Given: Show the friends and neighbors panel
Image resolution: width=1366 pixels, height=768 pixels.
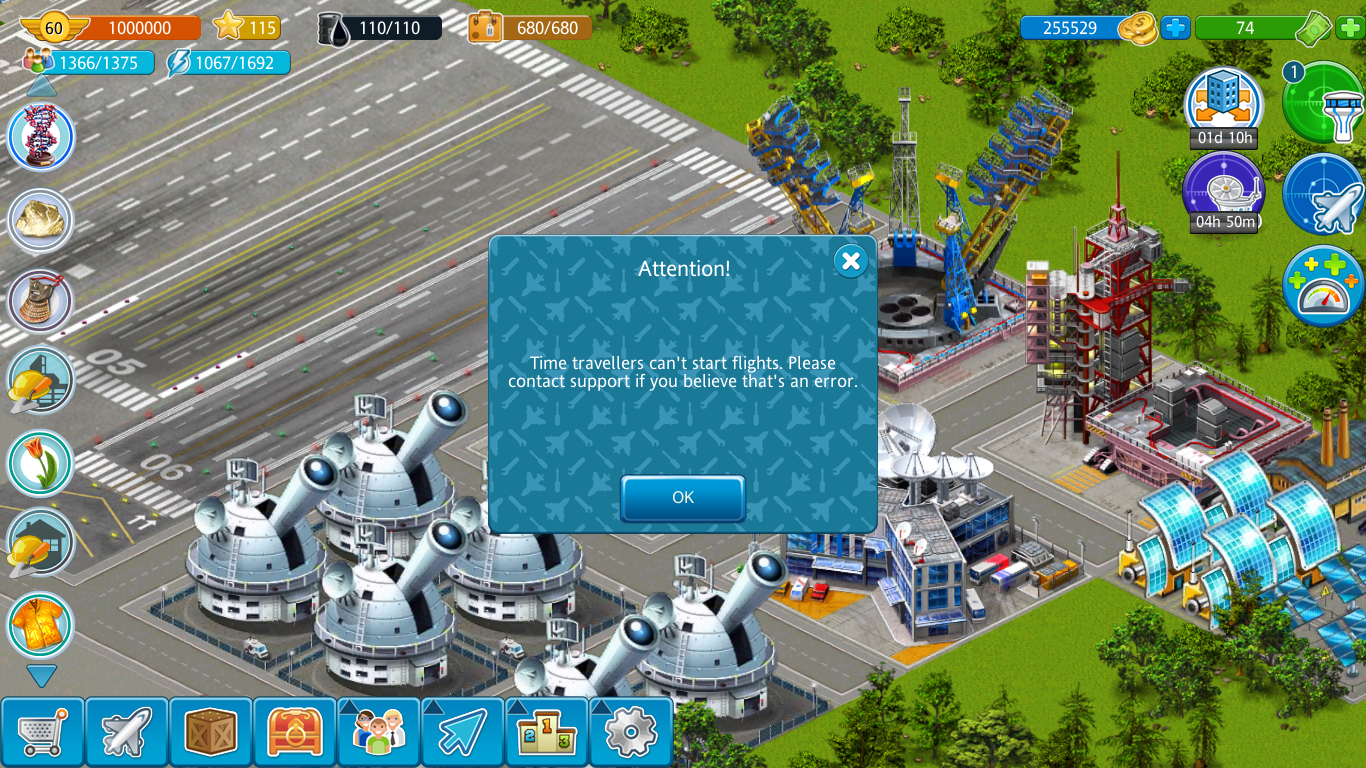Looking at the screenshot, I should [x=378, y=733].
